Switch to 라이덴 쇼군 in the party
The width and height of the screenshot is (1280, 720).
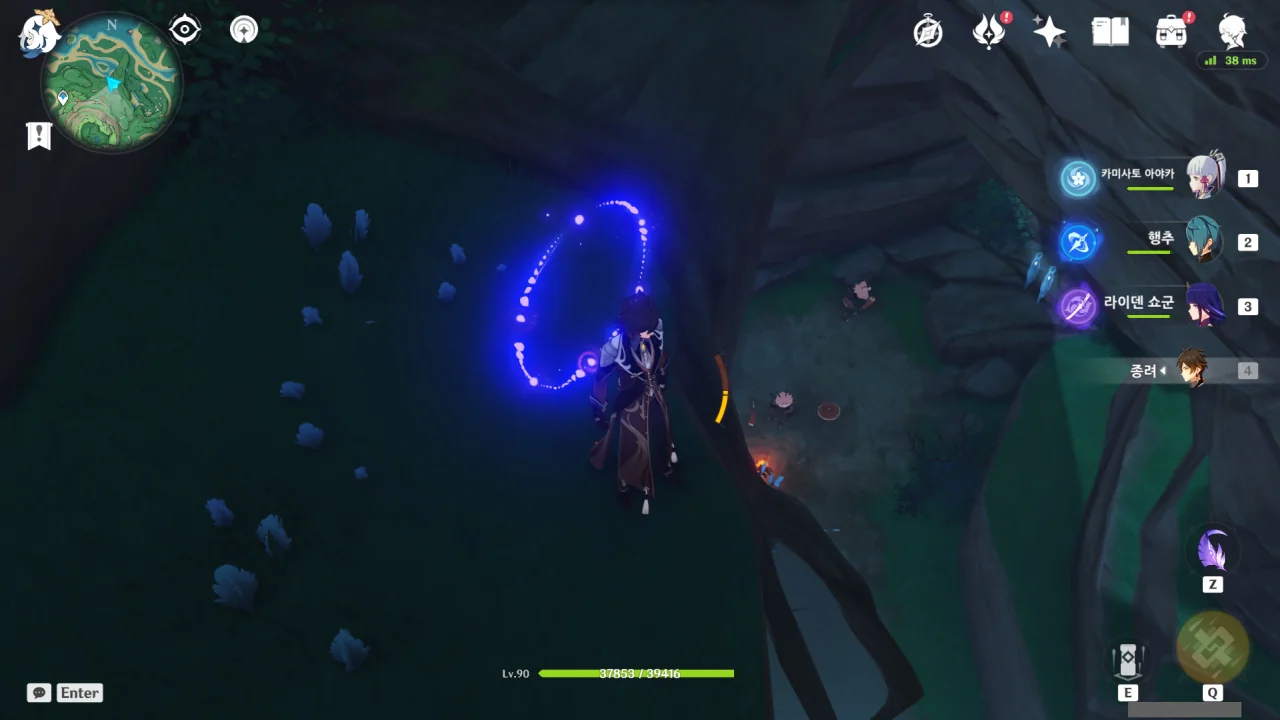click(x=1204, y=305)
